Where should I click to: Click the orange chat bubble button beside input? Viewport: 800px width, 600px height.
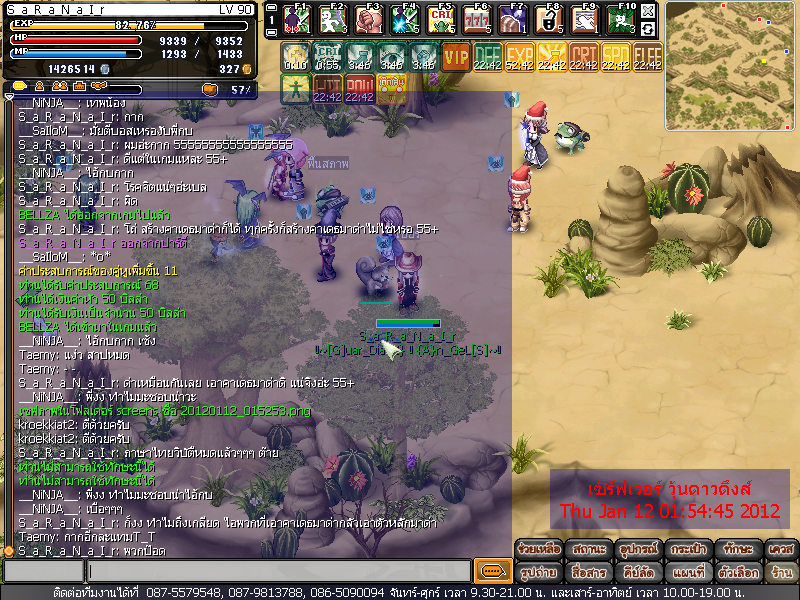492,571
